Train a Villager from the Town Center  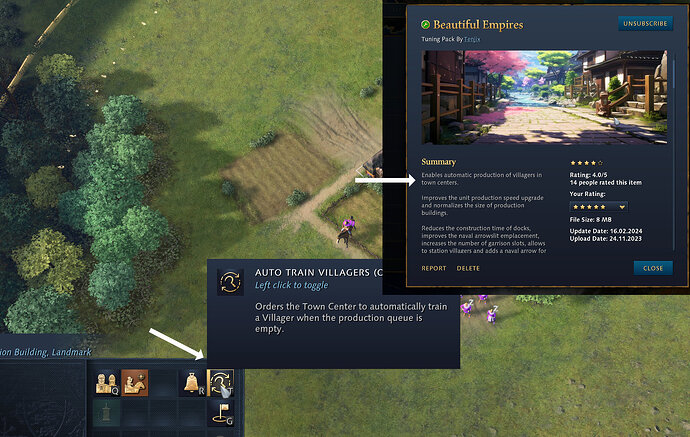106,382
